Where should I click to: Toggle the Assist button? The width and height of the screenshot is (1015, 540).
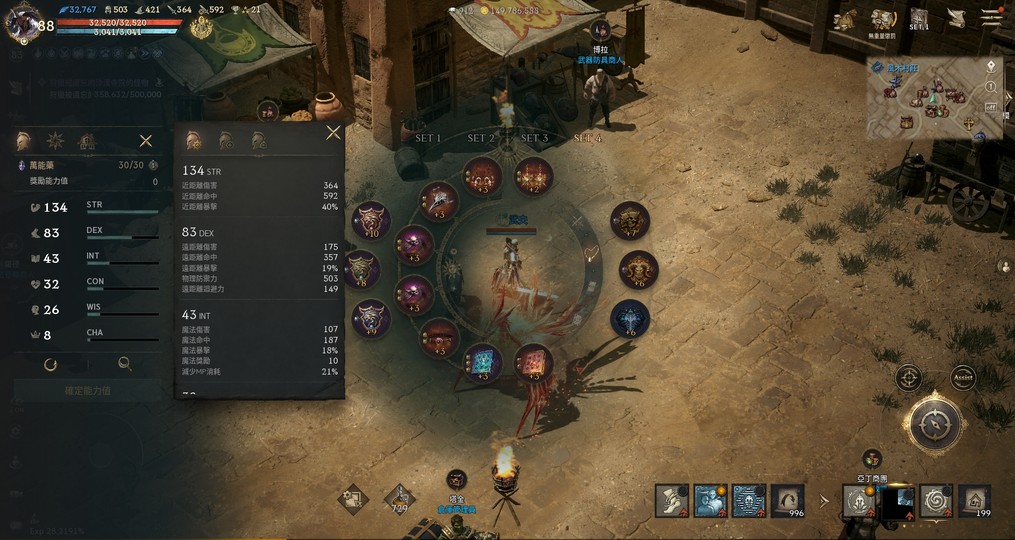point(962,378)
